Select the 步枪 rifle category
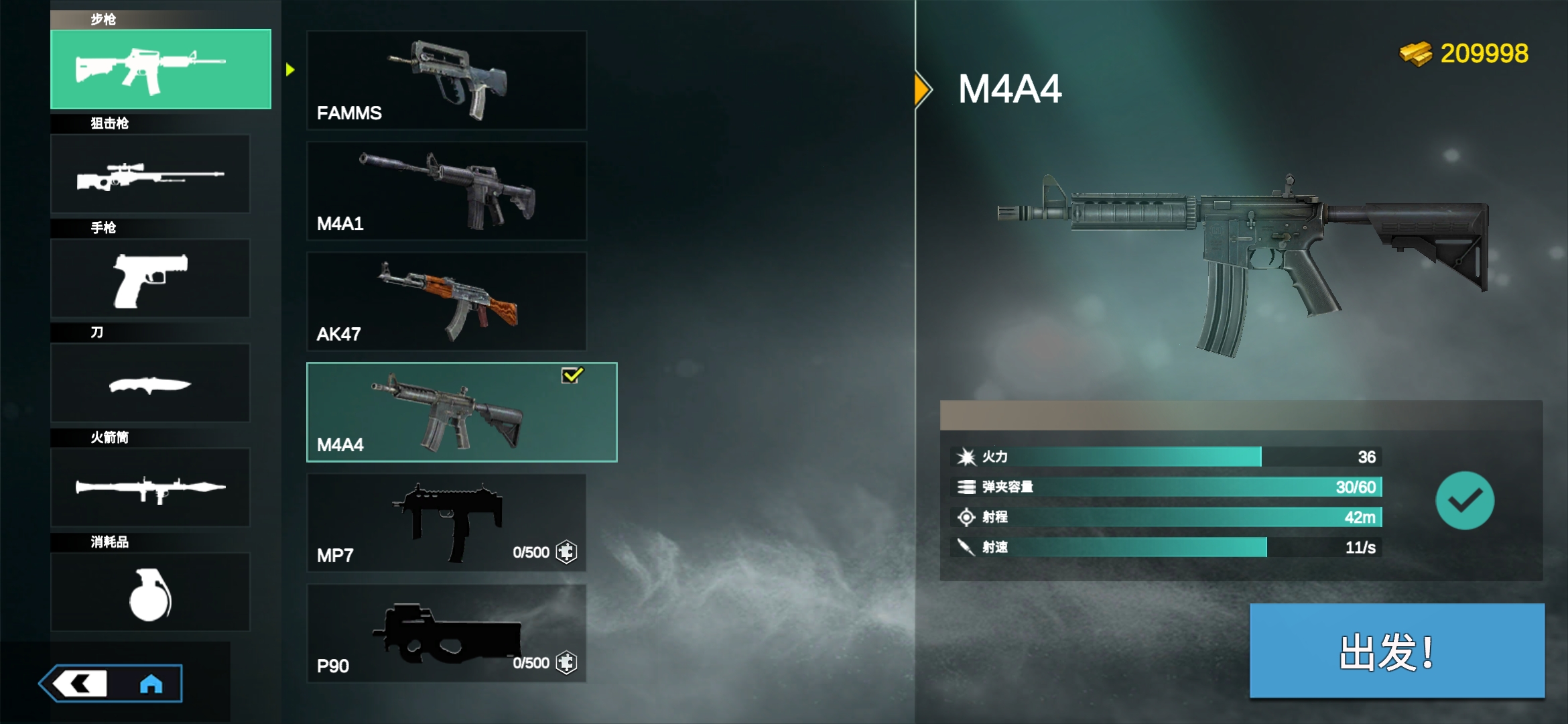1568x724 pixels. tap(161, 69)
